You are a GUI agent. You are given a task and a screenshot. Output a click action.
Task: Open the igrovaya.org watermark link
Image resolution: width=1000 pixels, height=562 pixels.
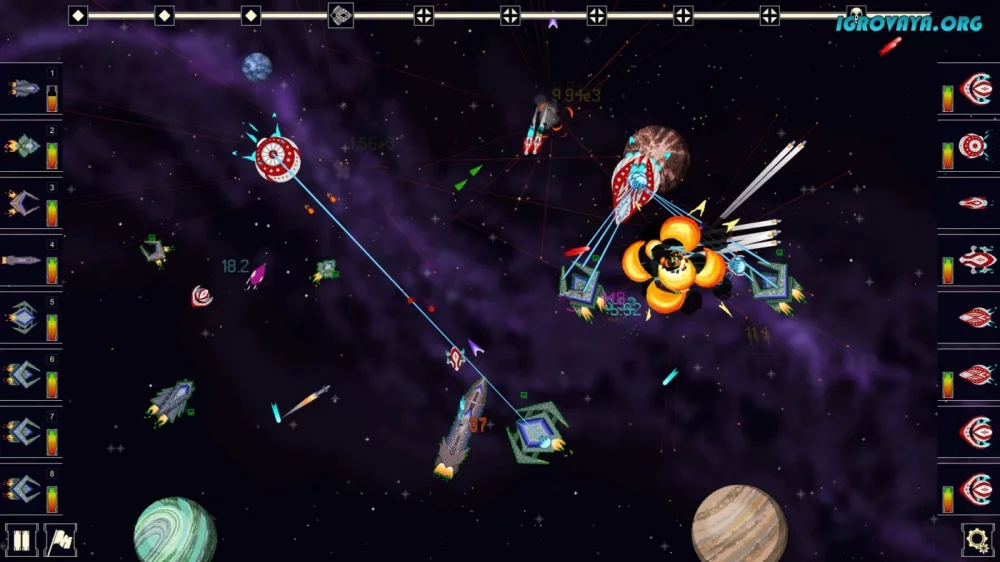pos(909,23)
